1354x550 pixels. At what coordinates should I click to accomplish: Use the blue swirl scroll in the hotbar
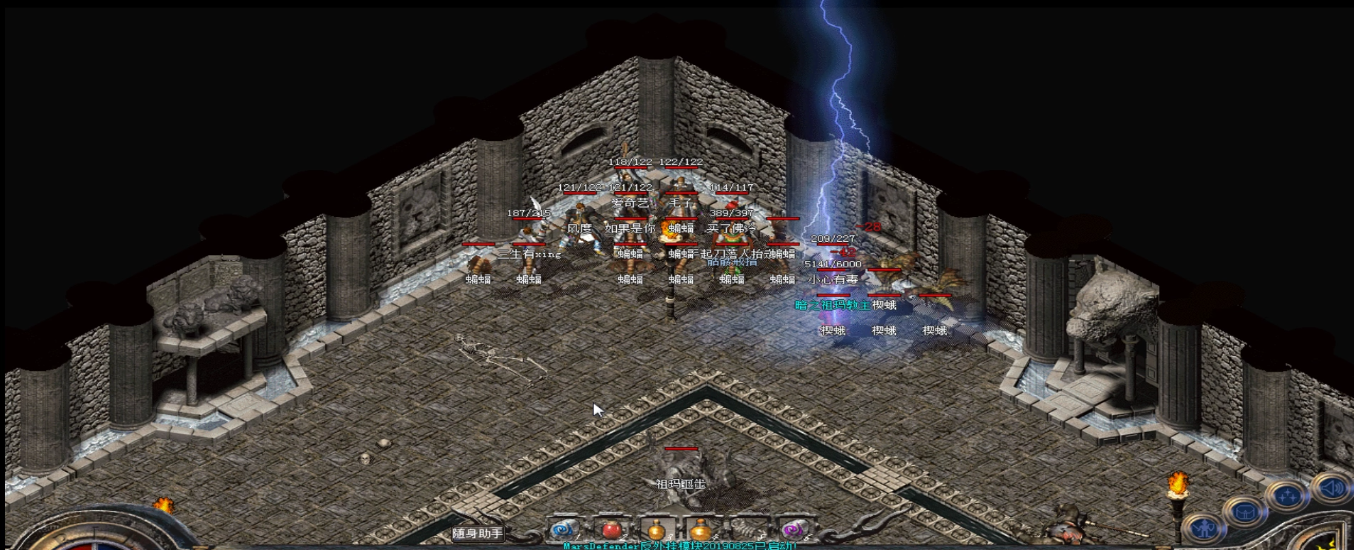coord(563,530)
